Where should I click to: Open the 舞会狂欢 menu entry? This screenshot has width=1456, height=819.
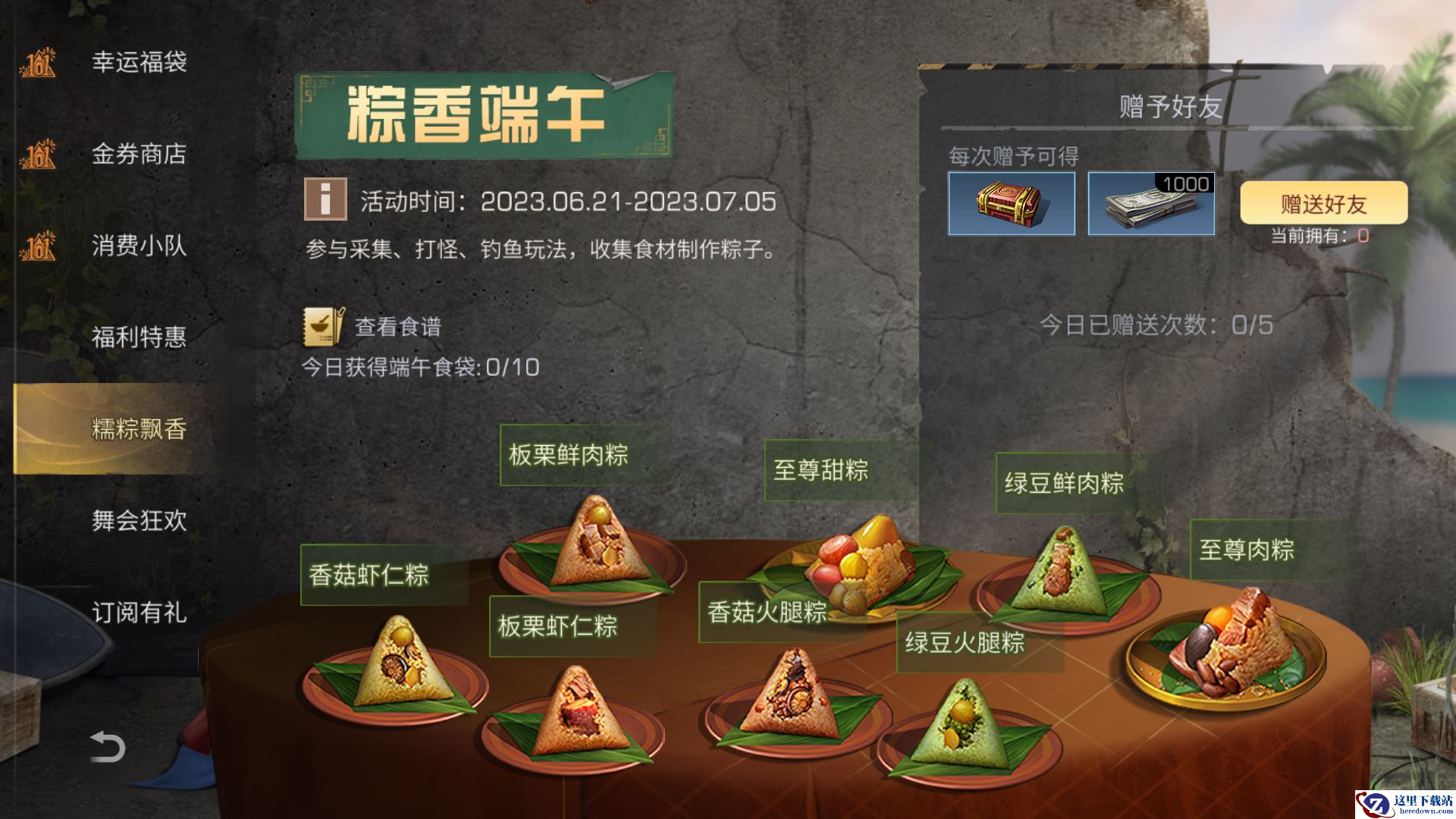[140, 520]
